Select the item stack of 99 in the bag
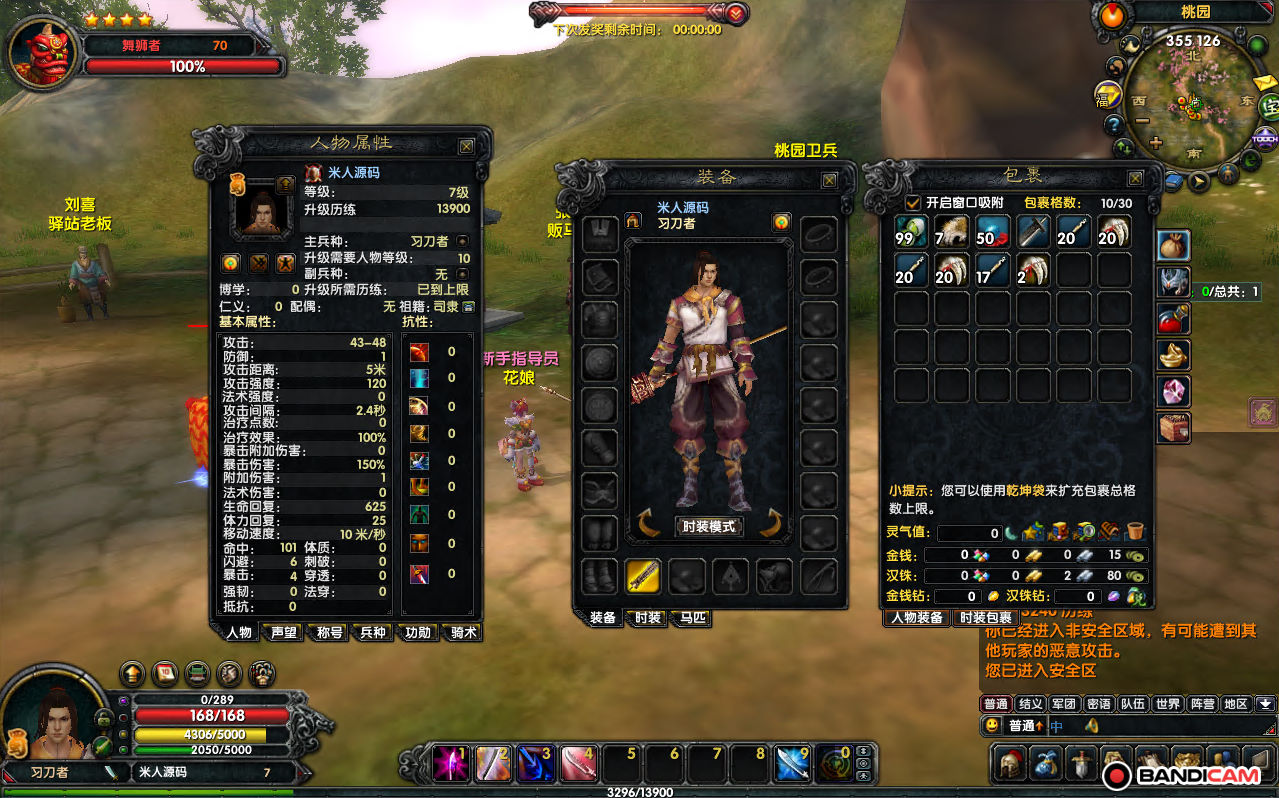The width and height of the screenshot is (1279, 798). (912, 232)
